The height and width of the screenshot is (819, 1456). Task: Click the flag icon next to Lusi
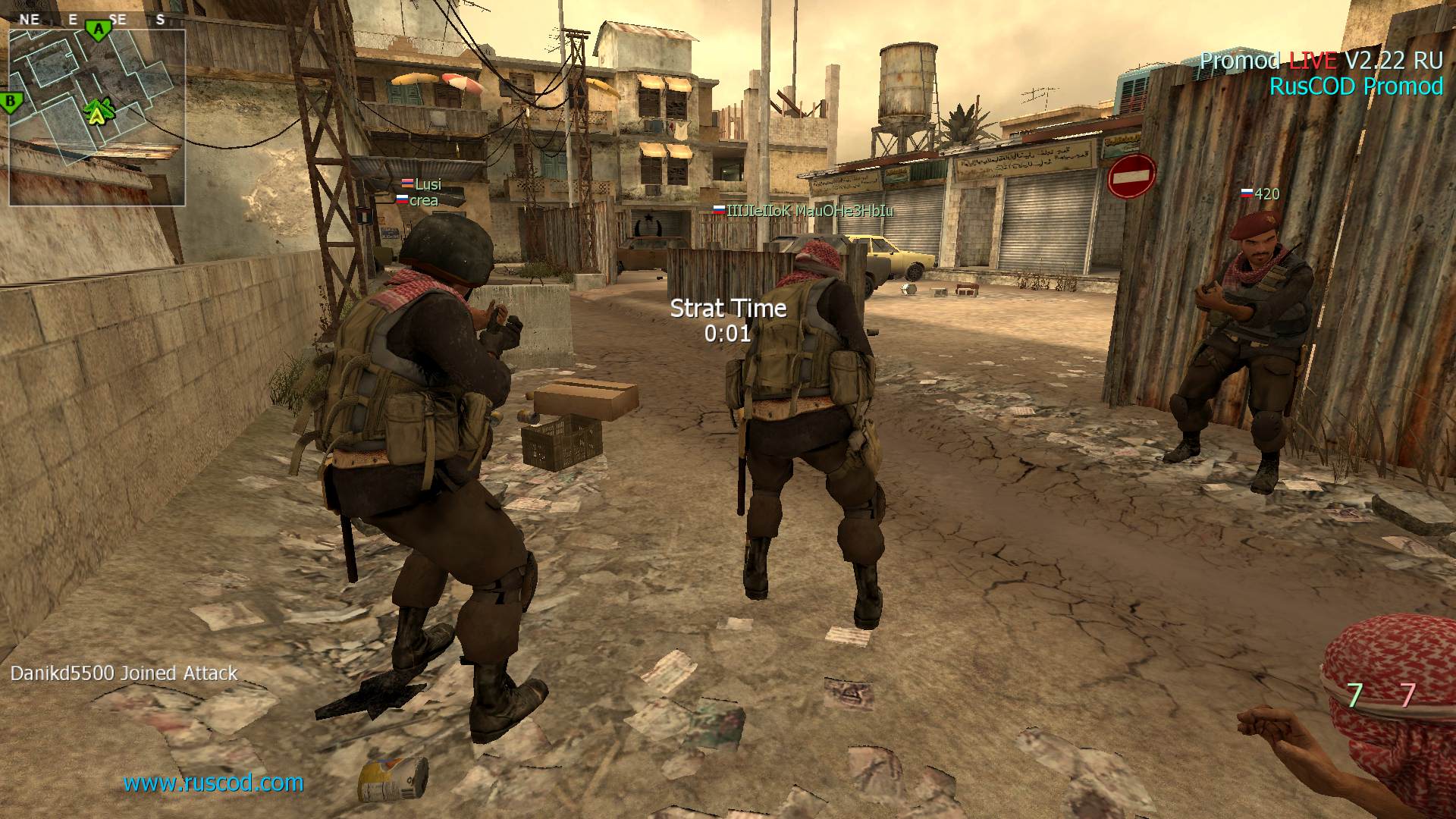click(406, 184)
